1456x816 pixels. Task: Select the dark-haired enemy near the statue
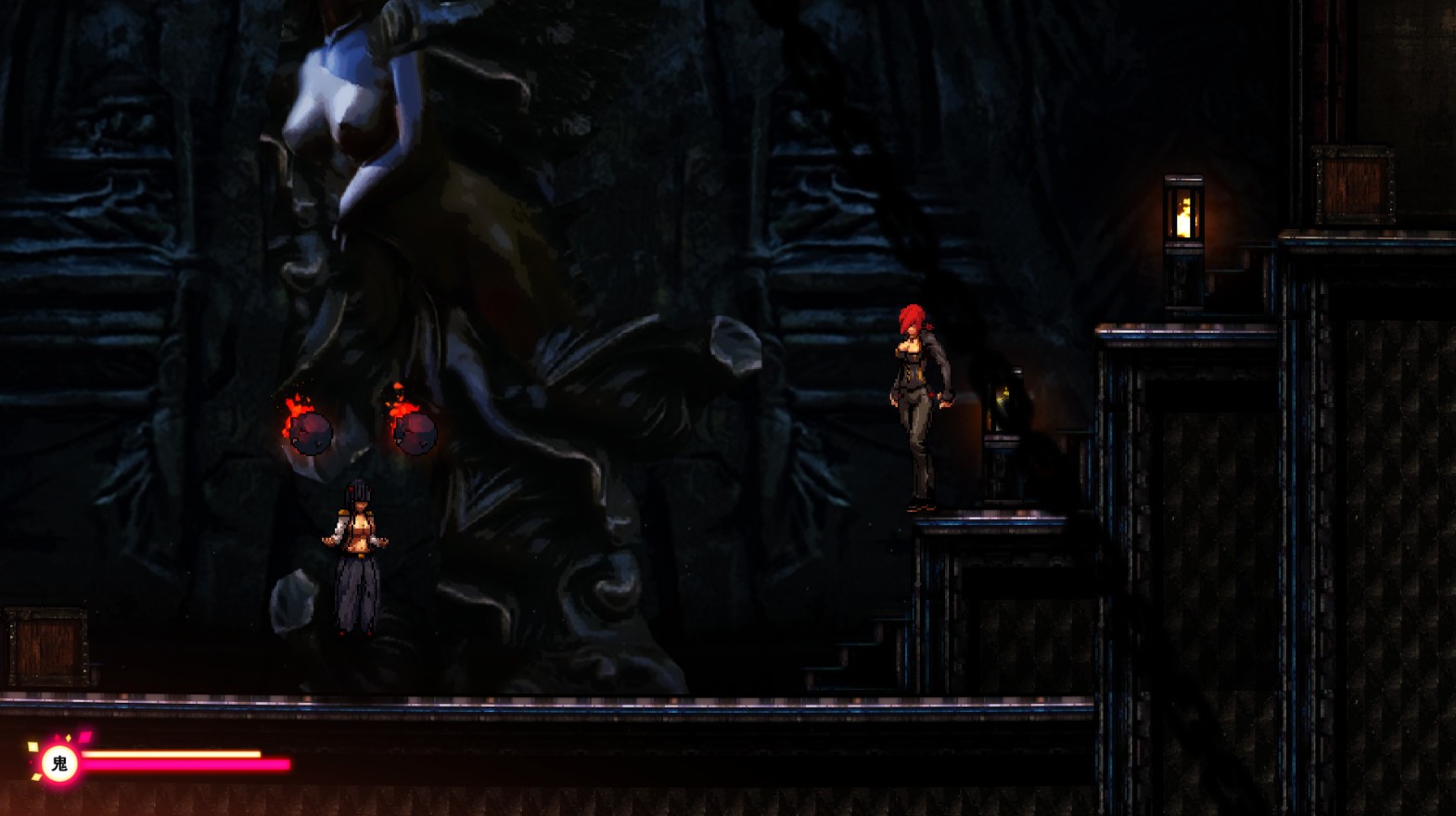(354, 547)
